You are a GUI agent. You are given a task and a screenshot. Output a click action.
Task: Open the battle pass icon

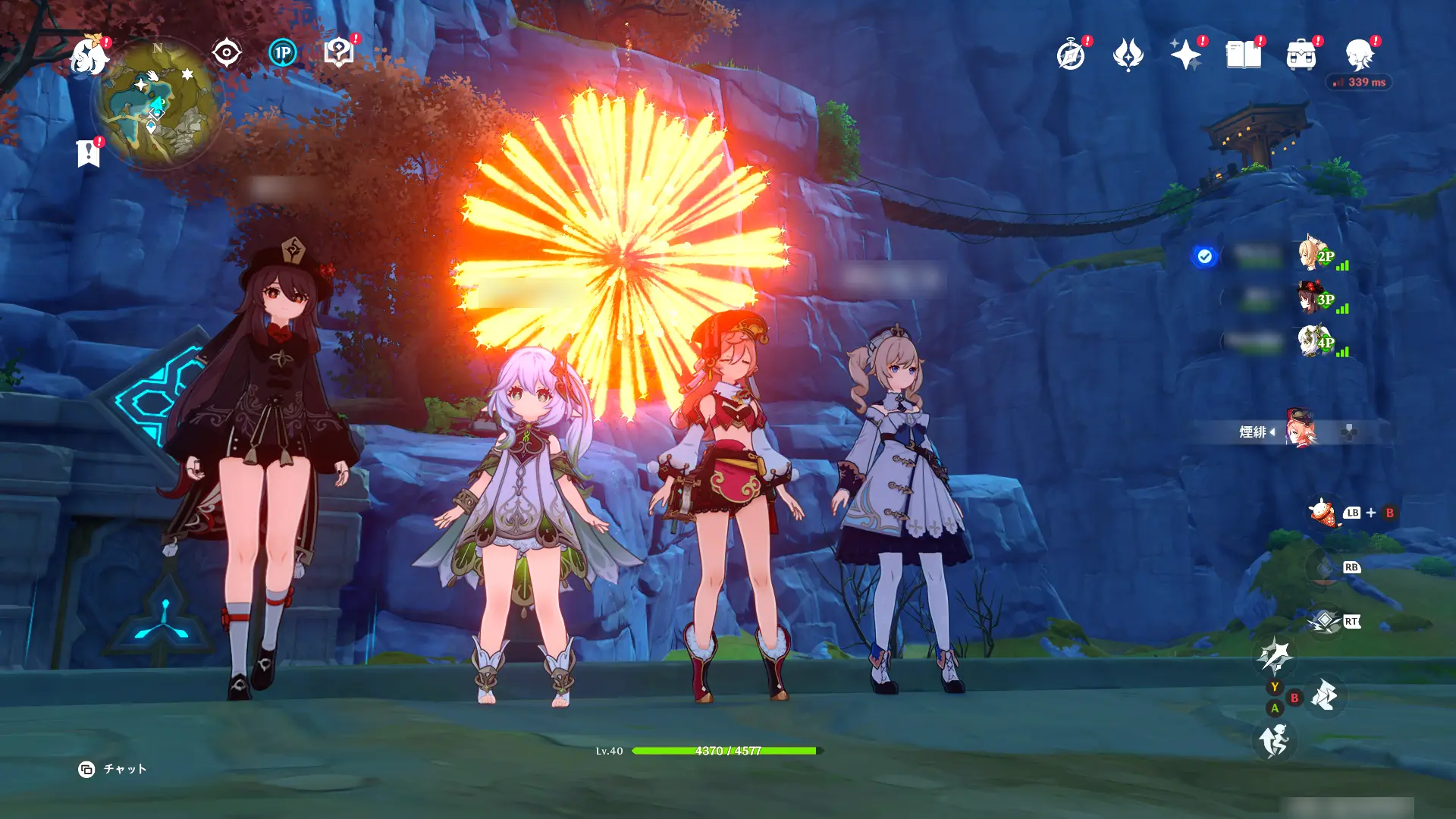1128,55
